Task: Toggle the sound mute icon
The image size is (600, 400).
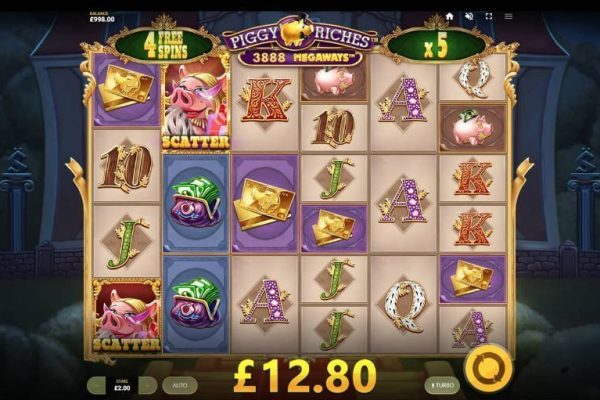Action: [x=469, y=17]
